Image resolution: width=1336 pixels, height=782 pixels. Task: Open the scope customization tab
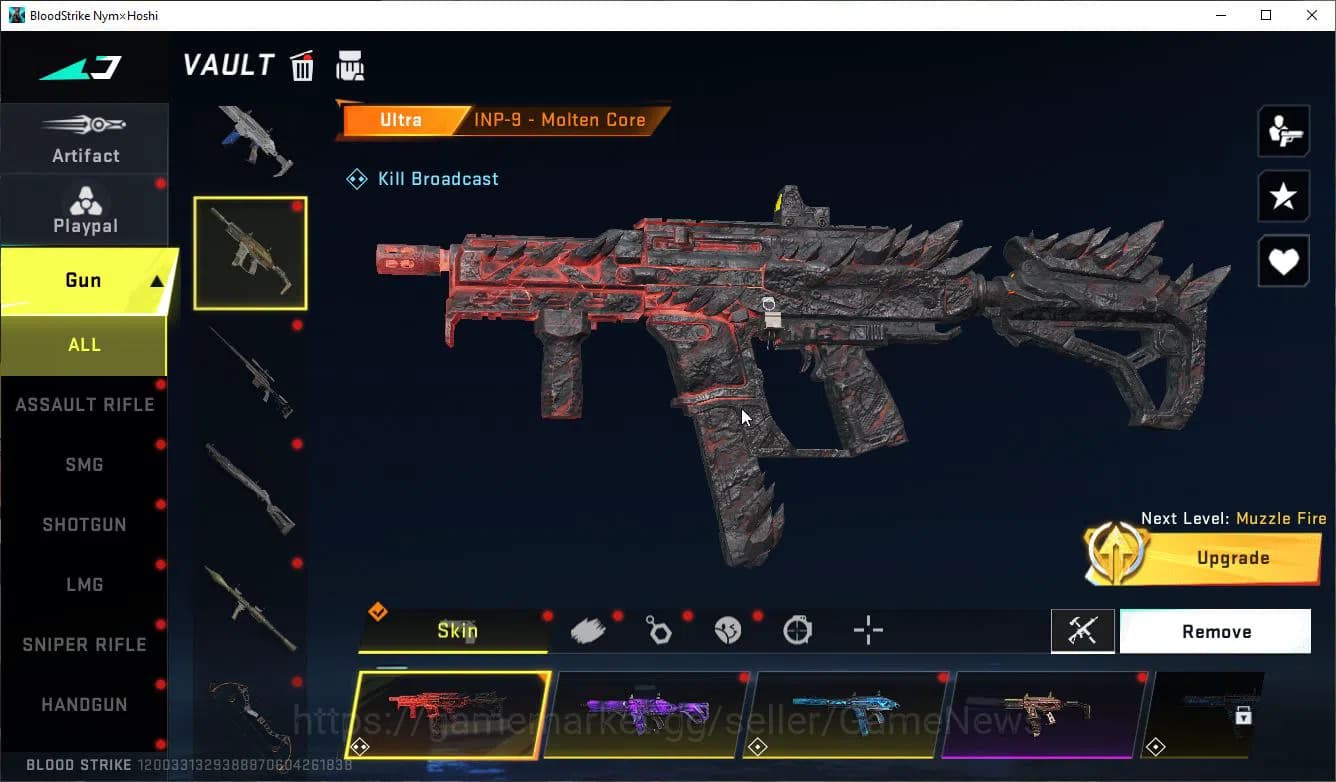tap(797, 630)
